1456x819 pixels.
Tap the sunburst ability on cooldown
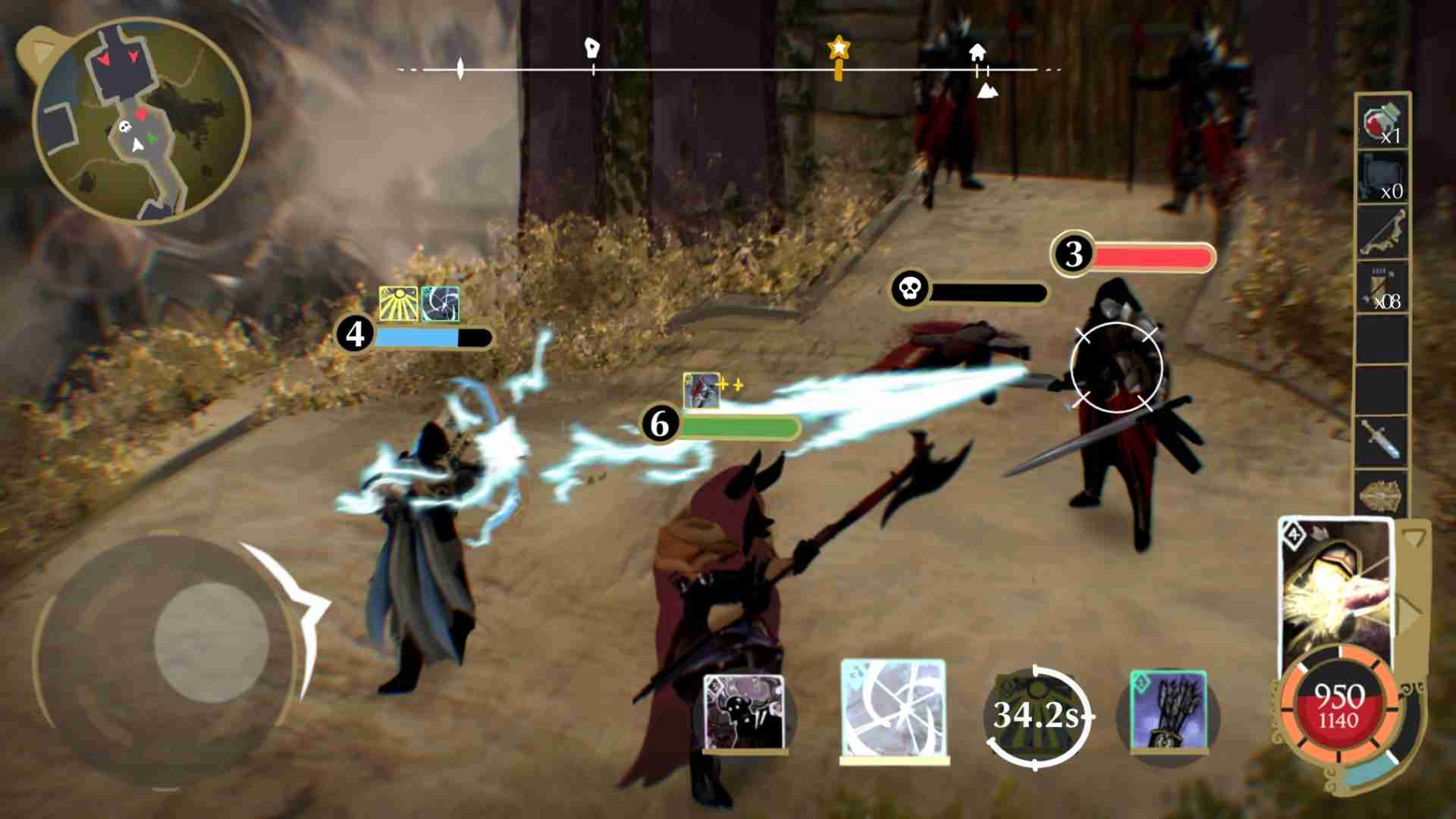click(x=1037, y=714)
